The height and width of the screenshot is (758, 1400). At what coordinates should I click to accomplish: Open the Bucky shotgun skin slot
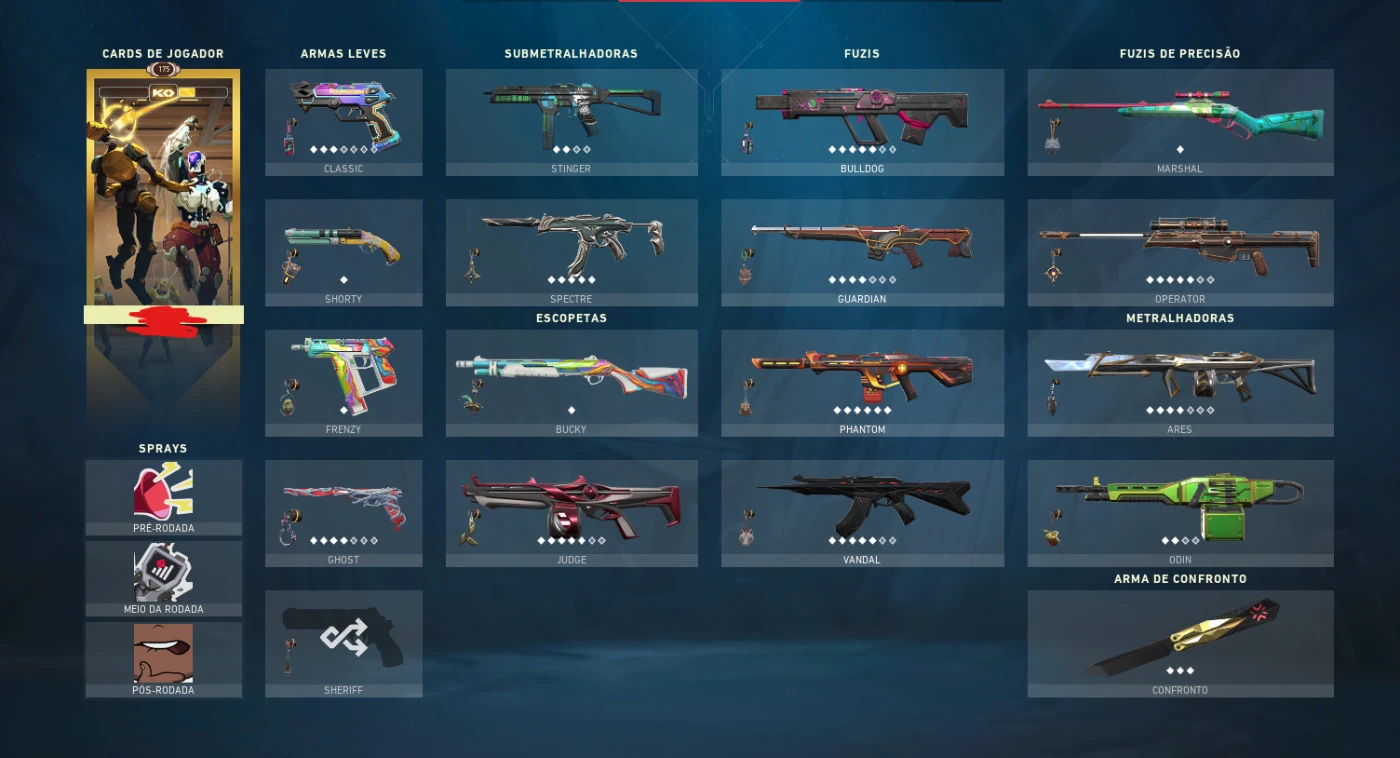571,375
